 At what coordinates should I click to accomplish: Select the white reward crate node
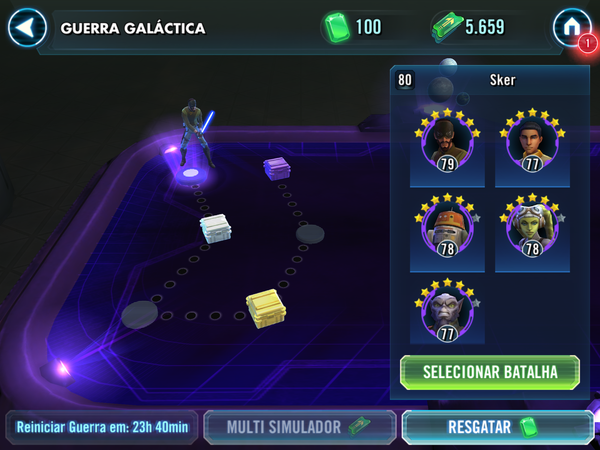pyautogui.click(x=216, y=231)
